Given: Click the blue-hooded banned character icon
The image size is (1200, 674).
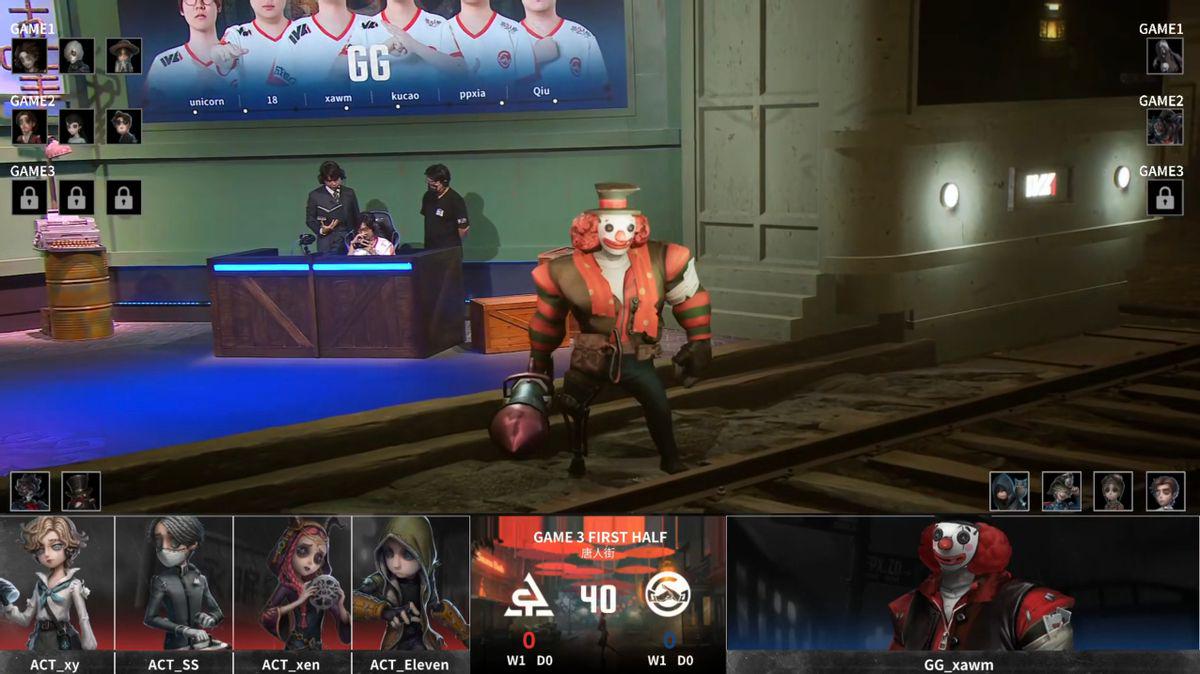Looking at the screenshot, I should [1009, 491].
